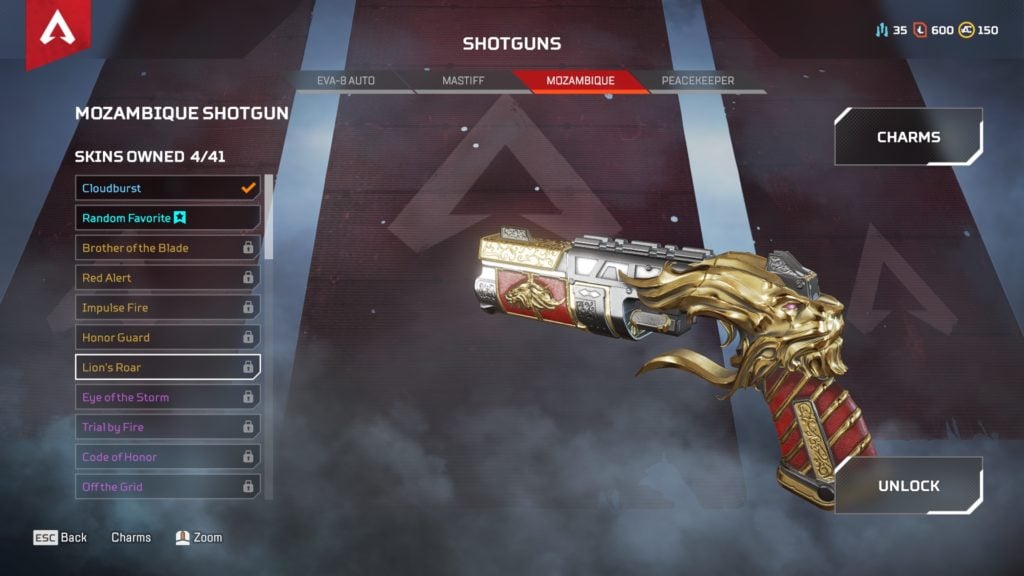Choose the Random Favorite option
This screenshot has width=1024, height=576.
point(168,218)
